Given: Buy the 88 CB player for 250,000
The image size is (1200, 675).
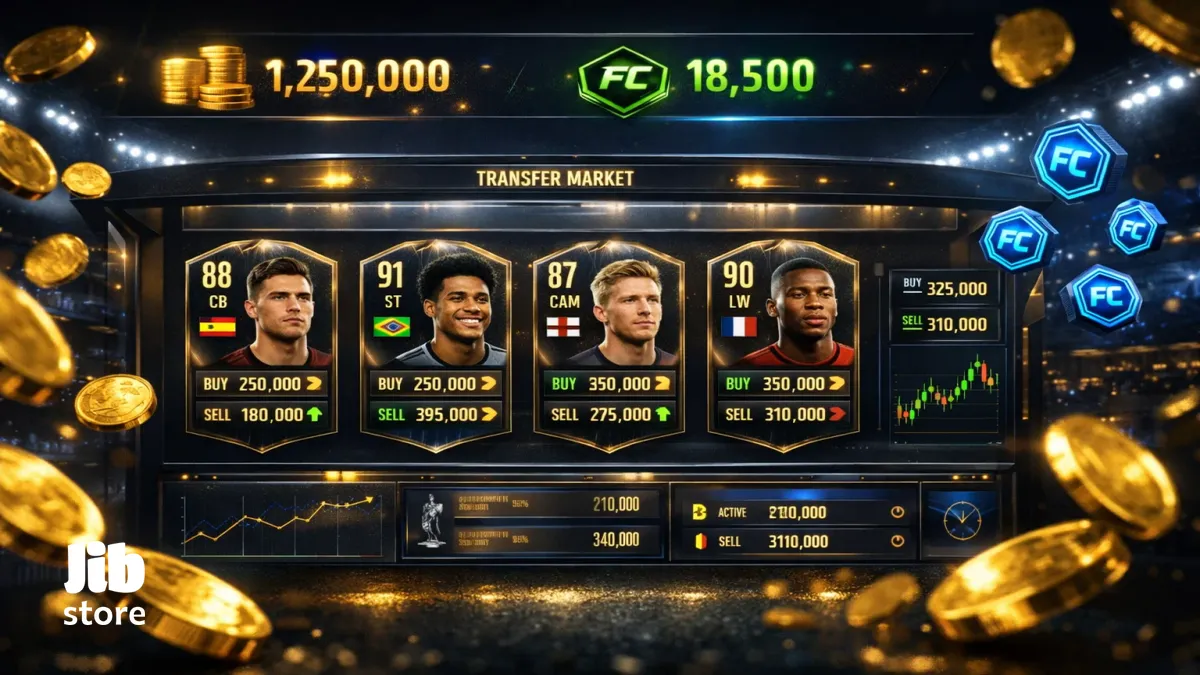Looking at the screenshot, I should pyautogui.click(x=261, y=383).
